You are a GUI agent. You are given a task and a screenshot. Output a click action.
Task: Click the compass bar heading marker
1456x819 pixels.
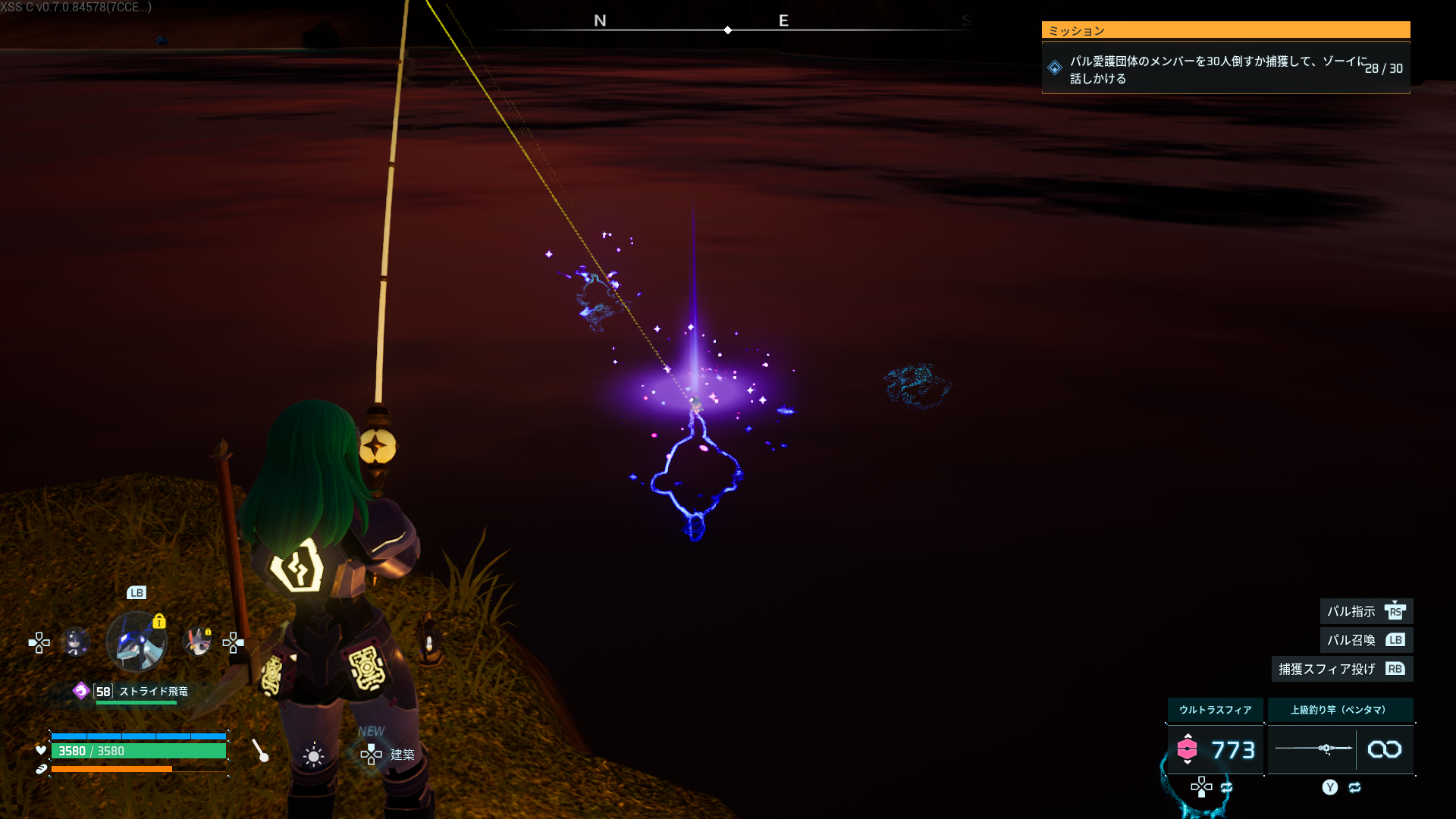pos(727,30)
